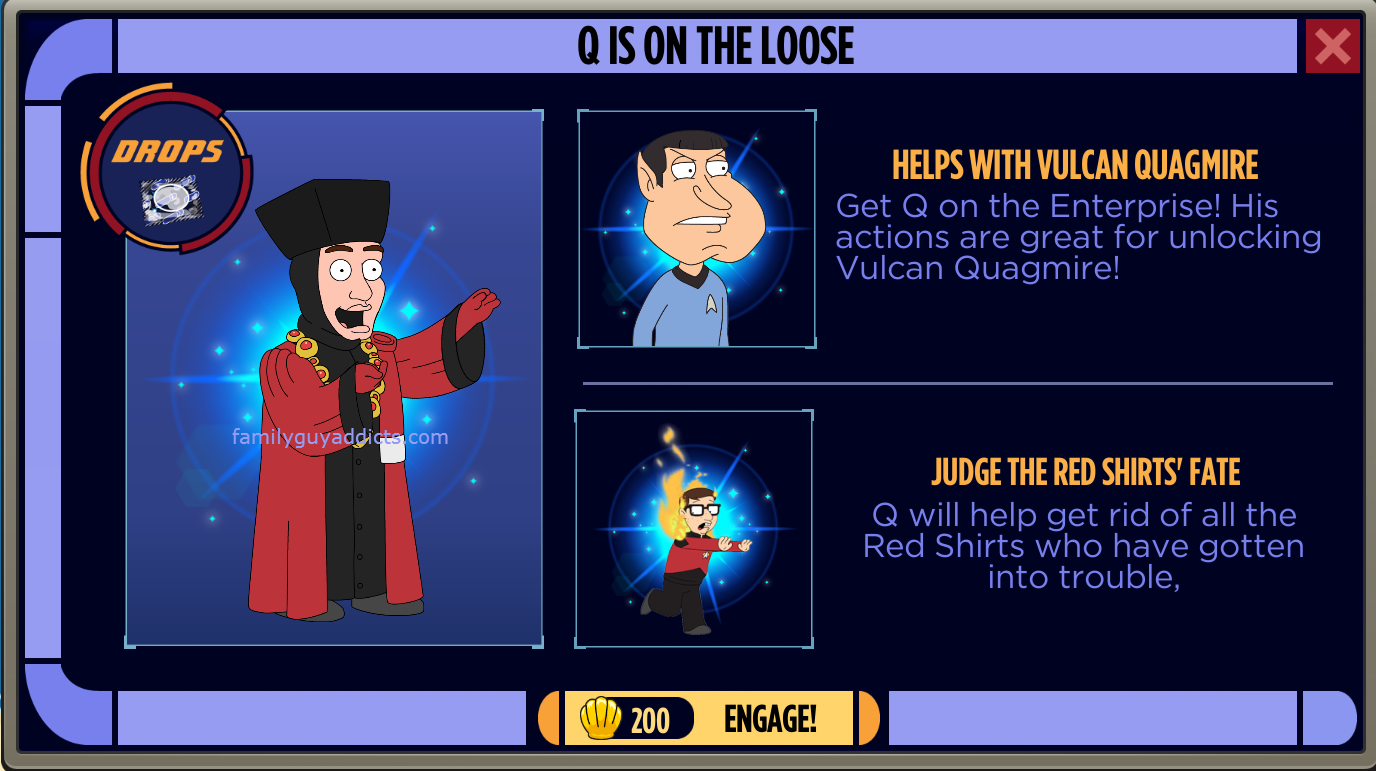Tap the Drops badge icon

click(x=166, y=166)
